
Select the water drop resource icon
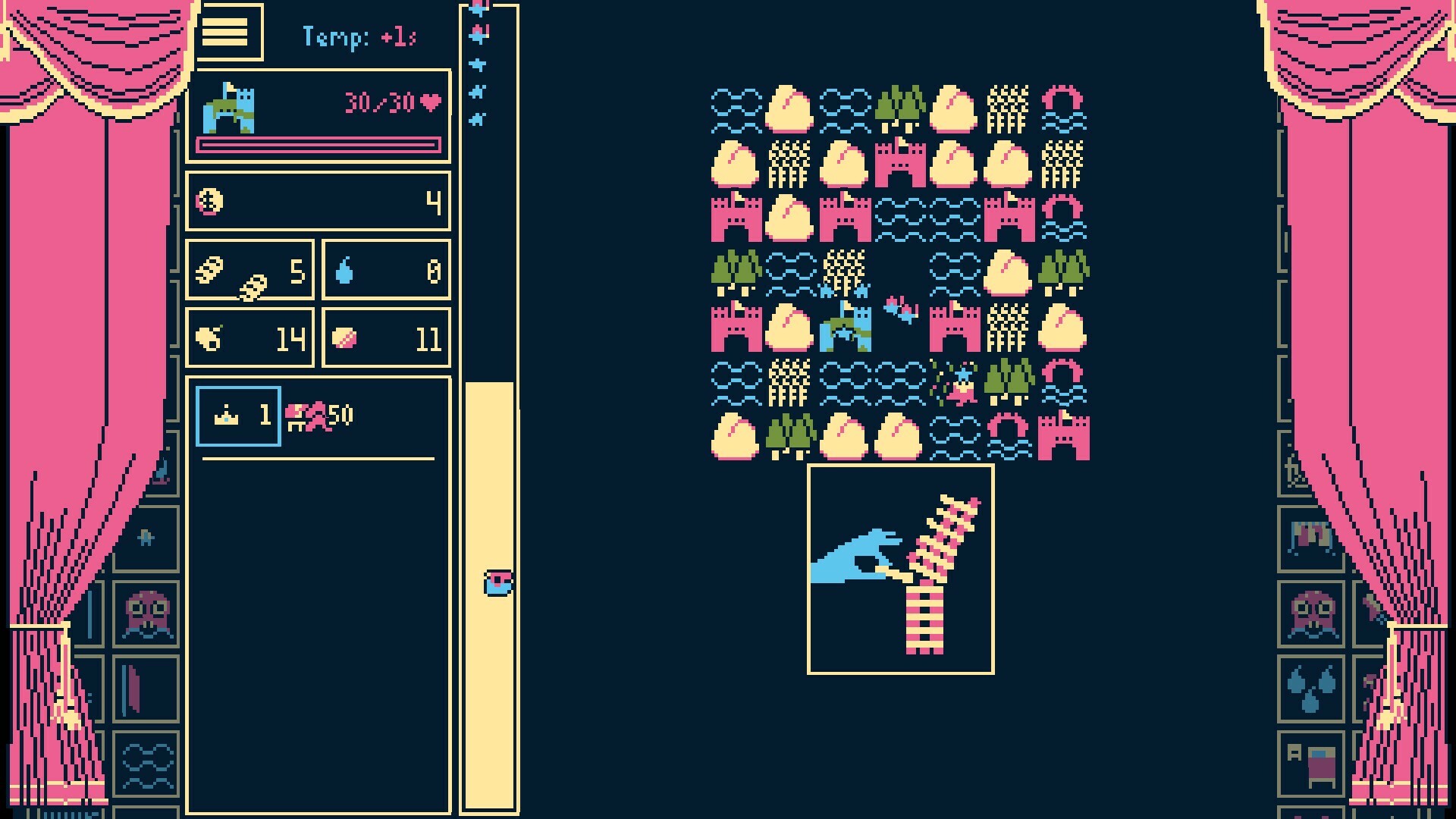click(344, 268)
